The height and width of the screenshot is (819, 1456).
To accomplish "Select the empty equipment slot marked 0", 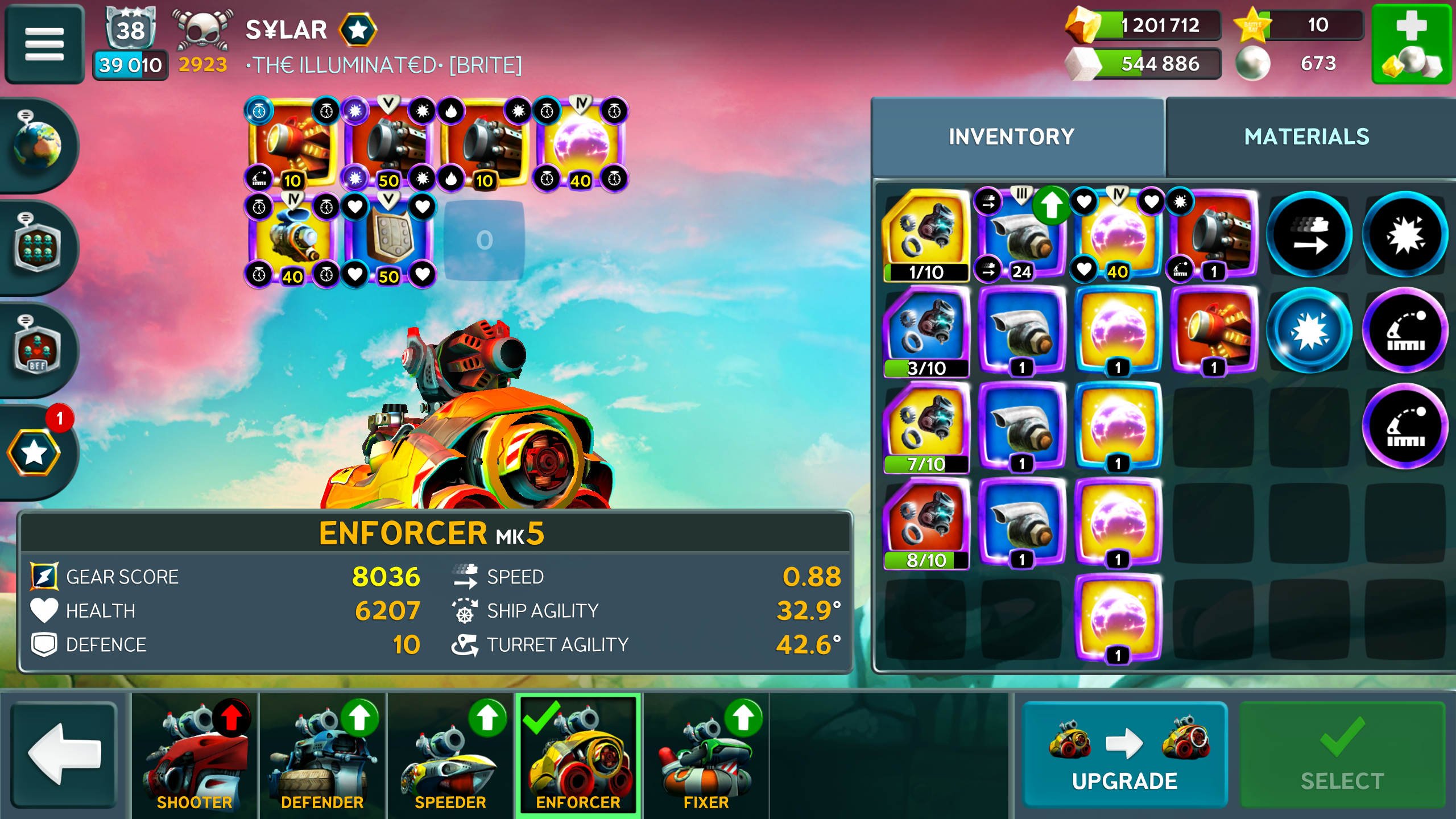I will [484, 241].
